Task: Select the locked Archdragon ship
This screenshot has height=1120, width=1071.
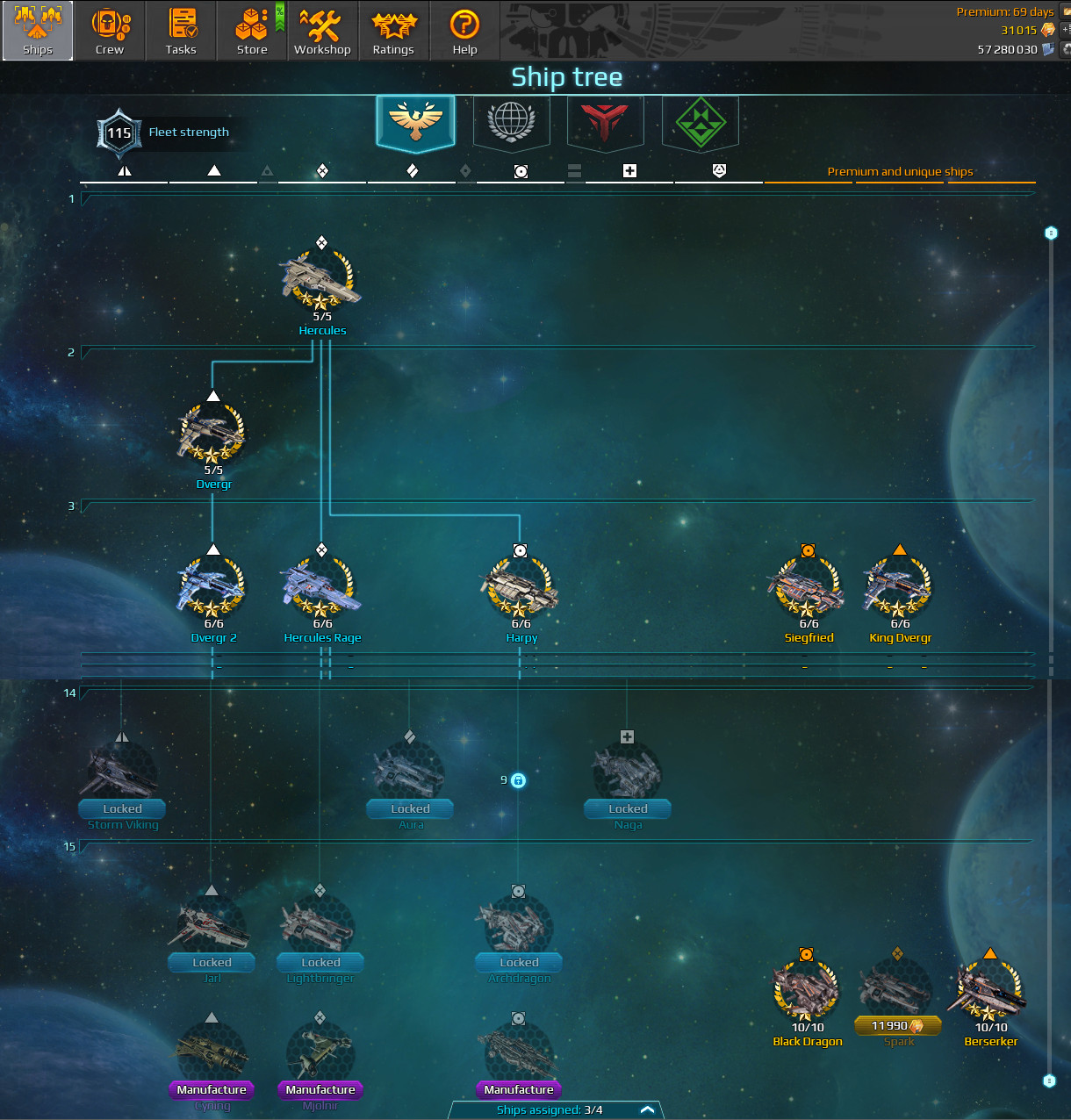Action: tap(519, 930)
